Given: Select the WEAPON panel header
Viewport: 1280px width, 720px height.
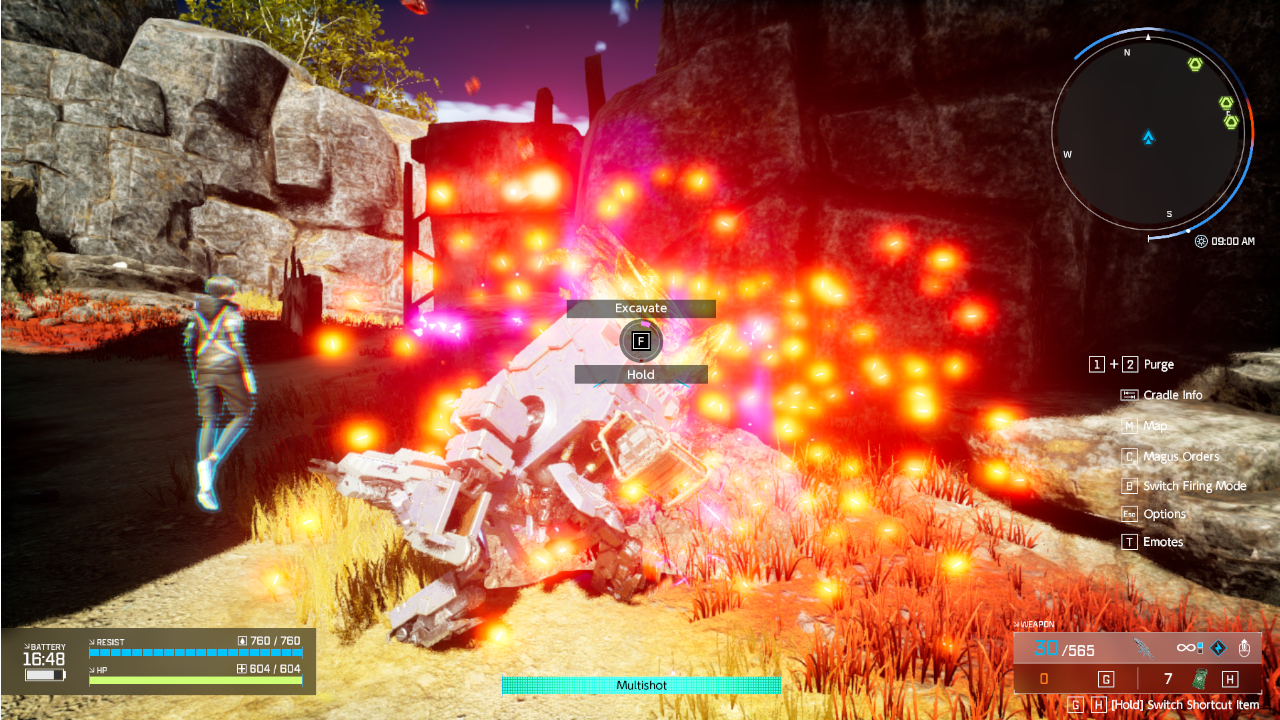Looking at the screenshot, I should point(1037,622).
